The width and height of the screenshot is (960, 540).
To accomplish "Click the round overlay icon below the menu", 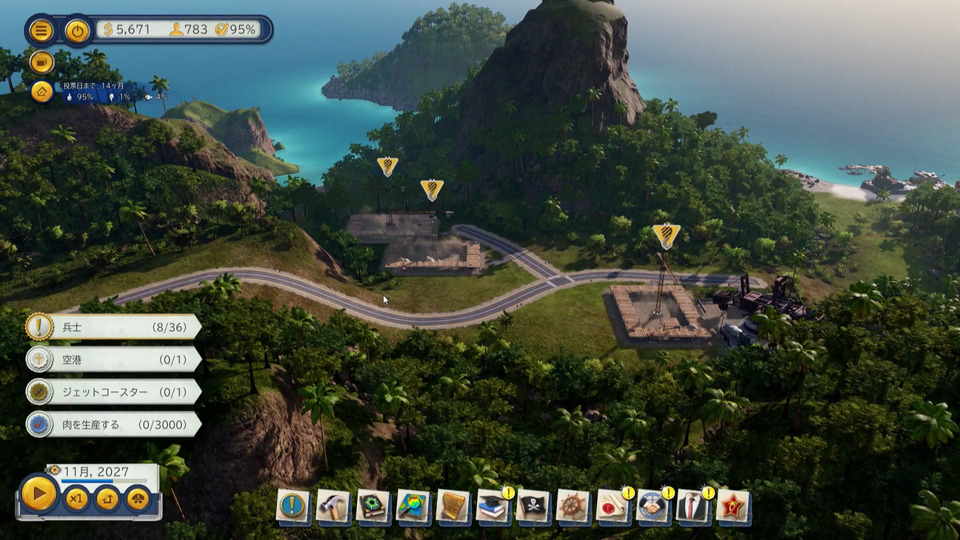I will 42,62.
